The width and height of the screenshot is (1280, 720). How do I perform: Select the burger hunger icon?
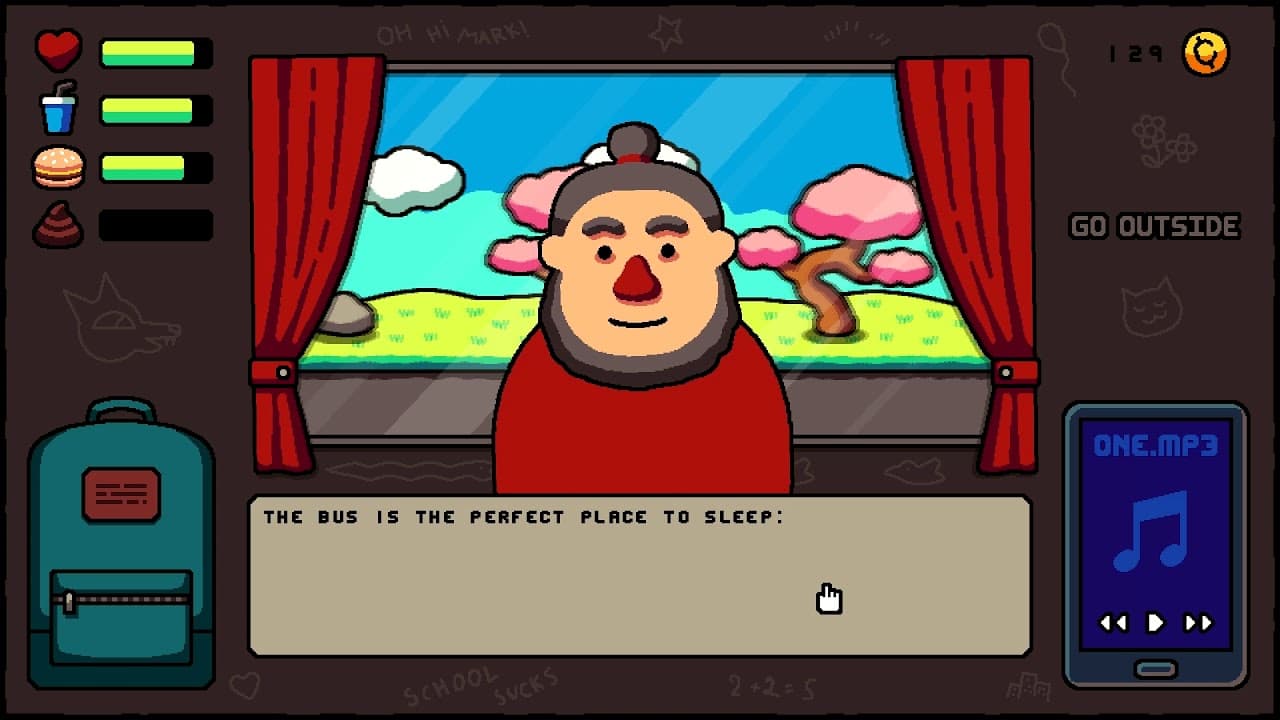[x=56, y=165]
